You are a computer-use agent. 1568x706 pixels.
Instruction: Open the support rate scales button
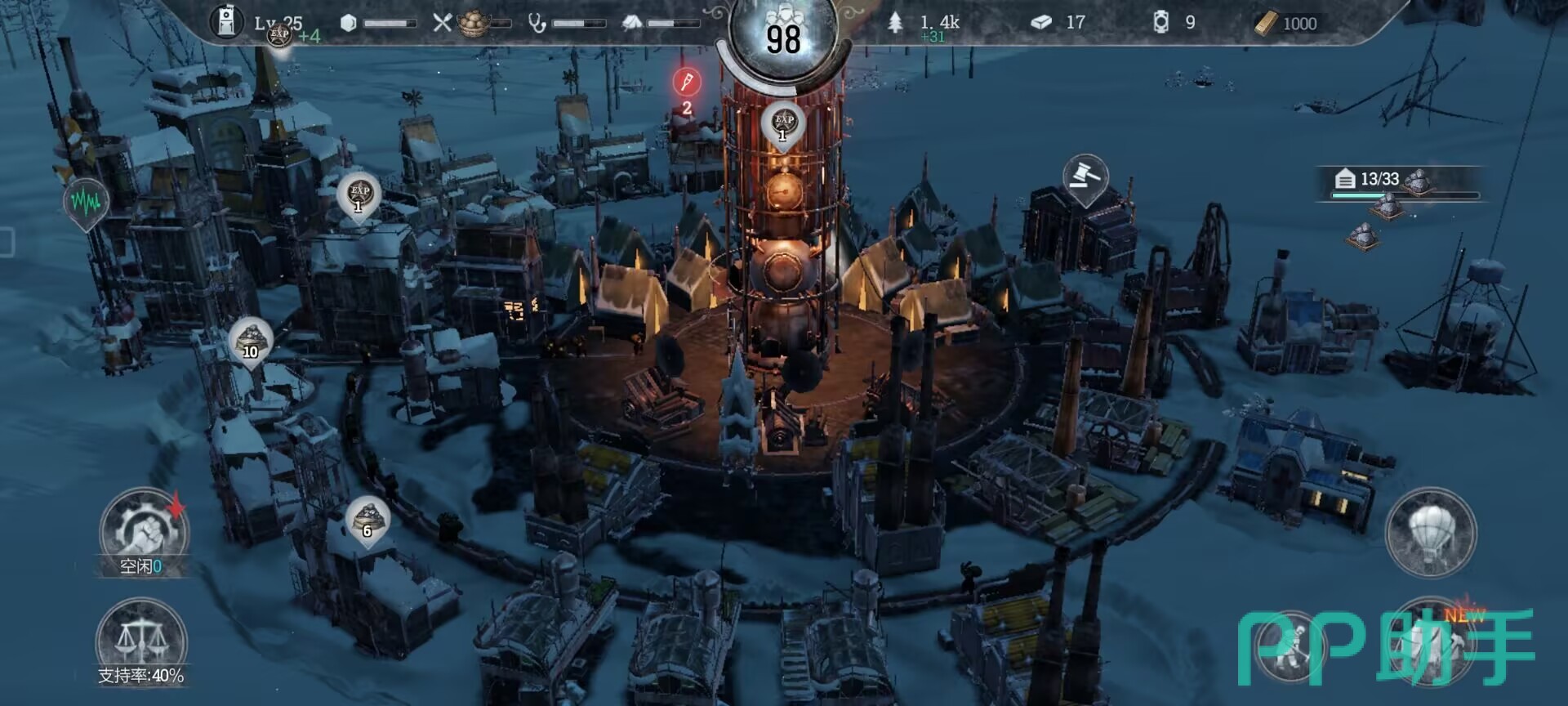[x=141, y=642]
